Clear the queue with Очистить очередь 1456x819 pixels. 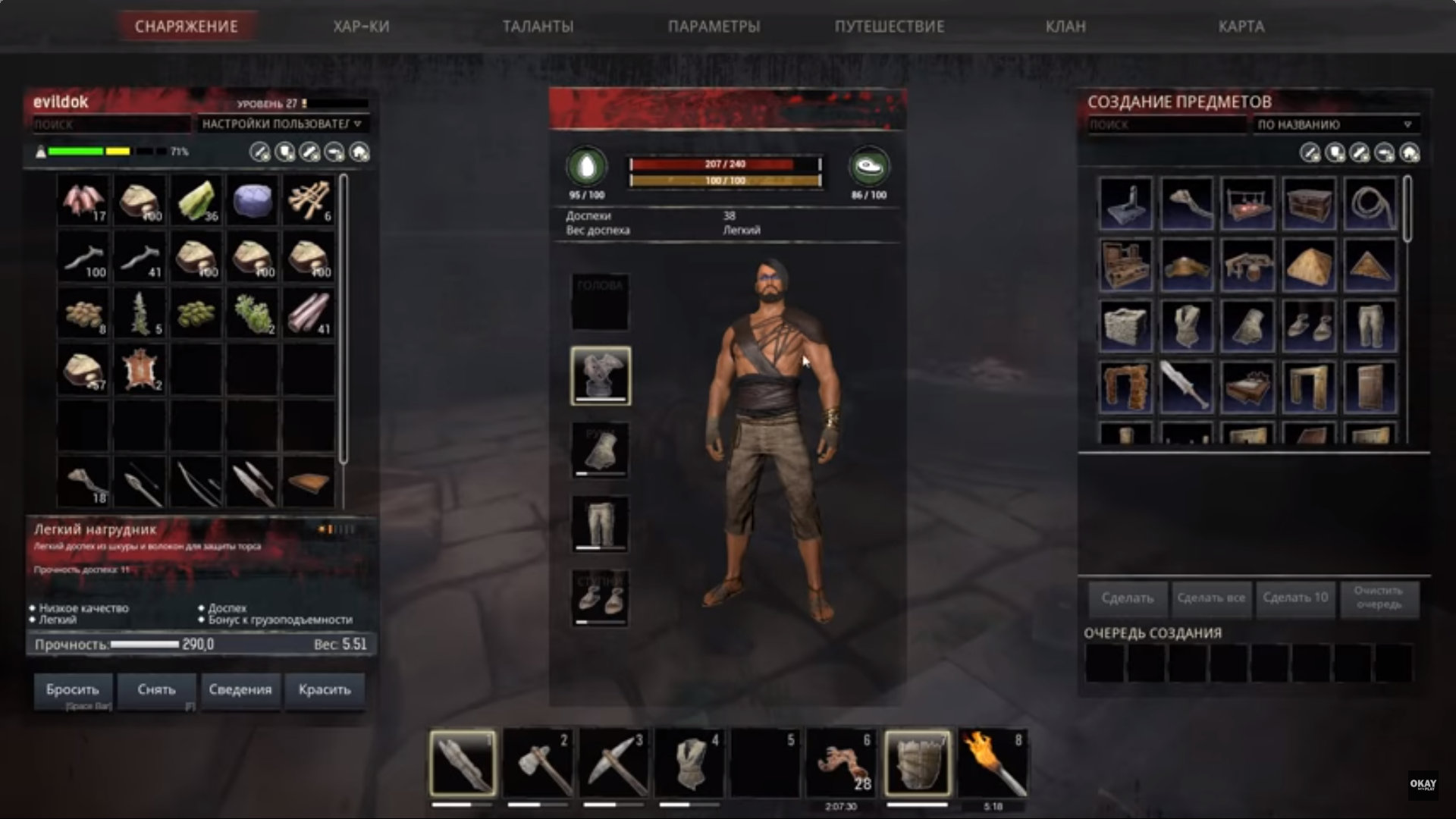1379,598
